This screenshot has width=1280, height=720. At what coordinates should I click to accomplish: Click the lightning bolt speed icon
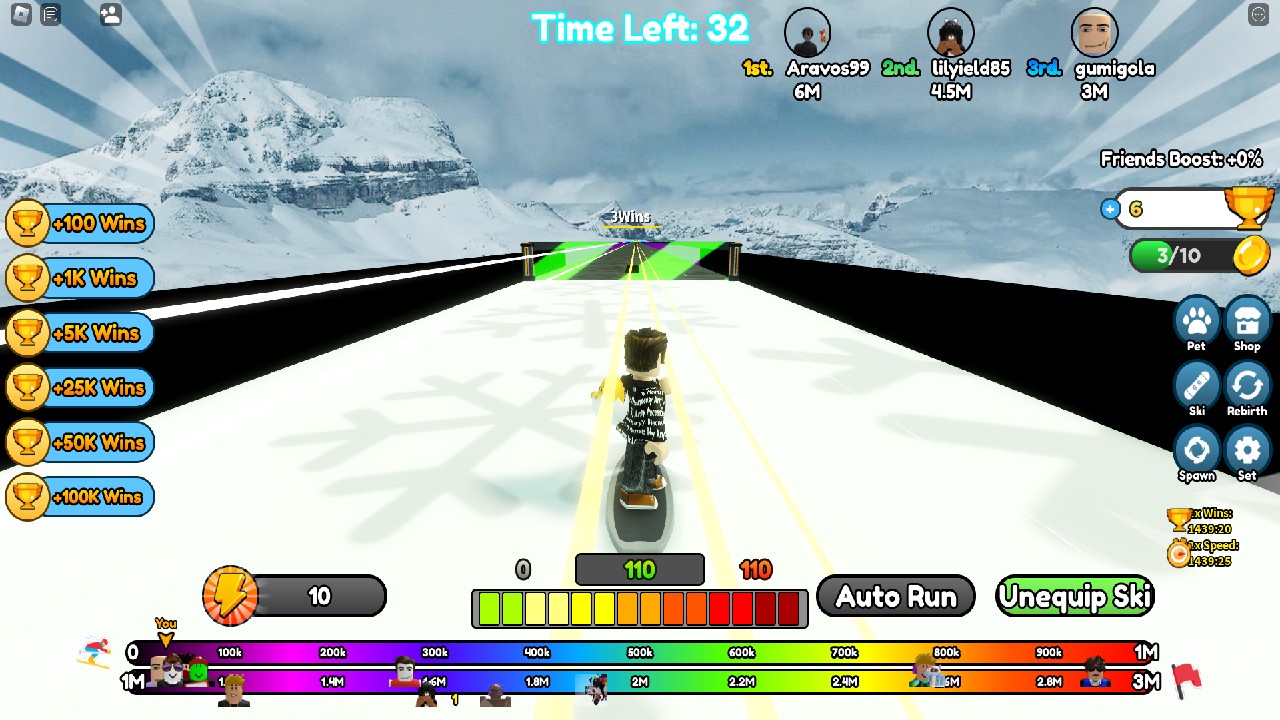point(230,596)
